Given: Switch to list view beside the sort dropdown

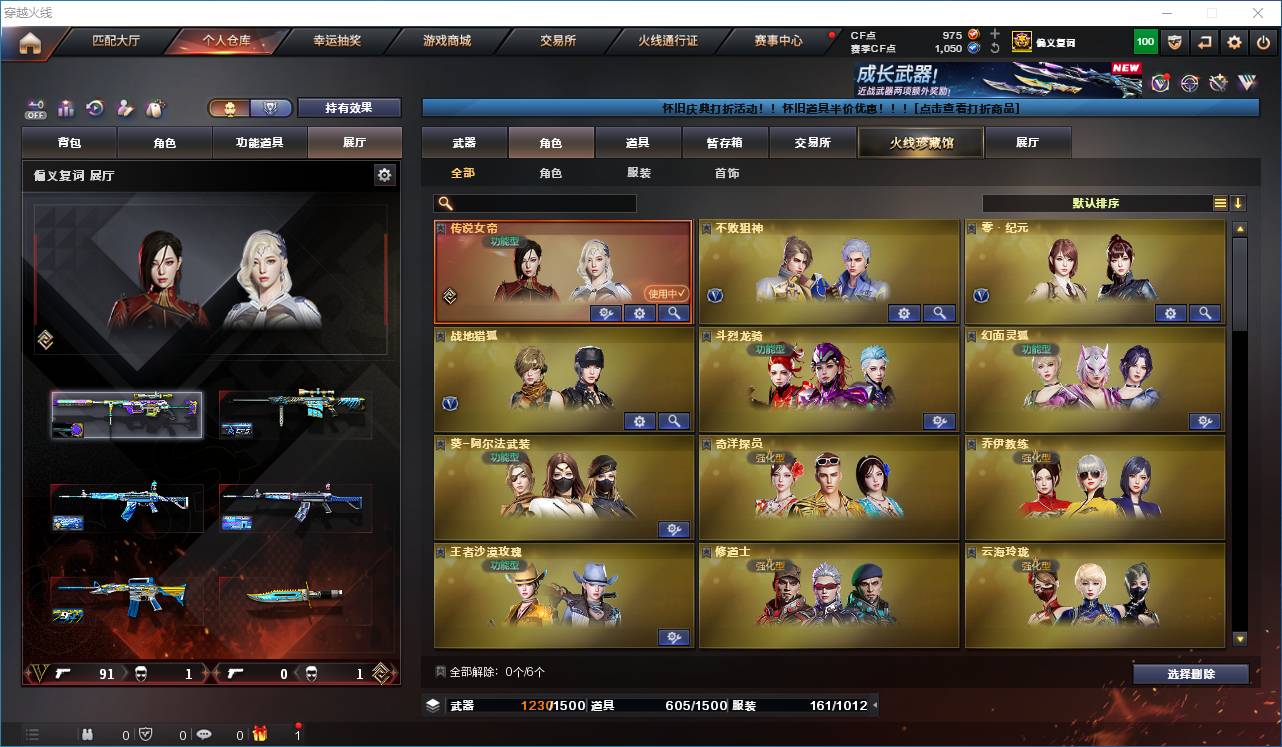Looking at the screenshot, I should pyautogui.click(x=1219, y=203).
